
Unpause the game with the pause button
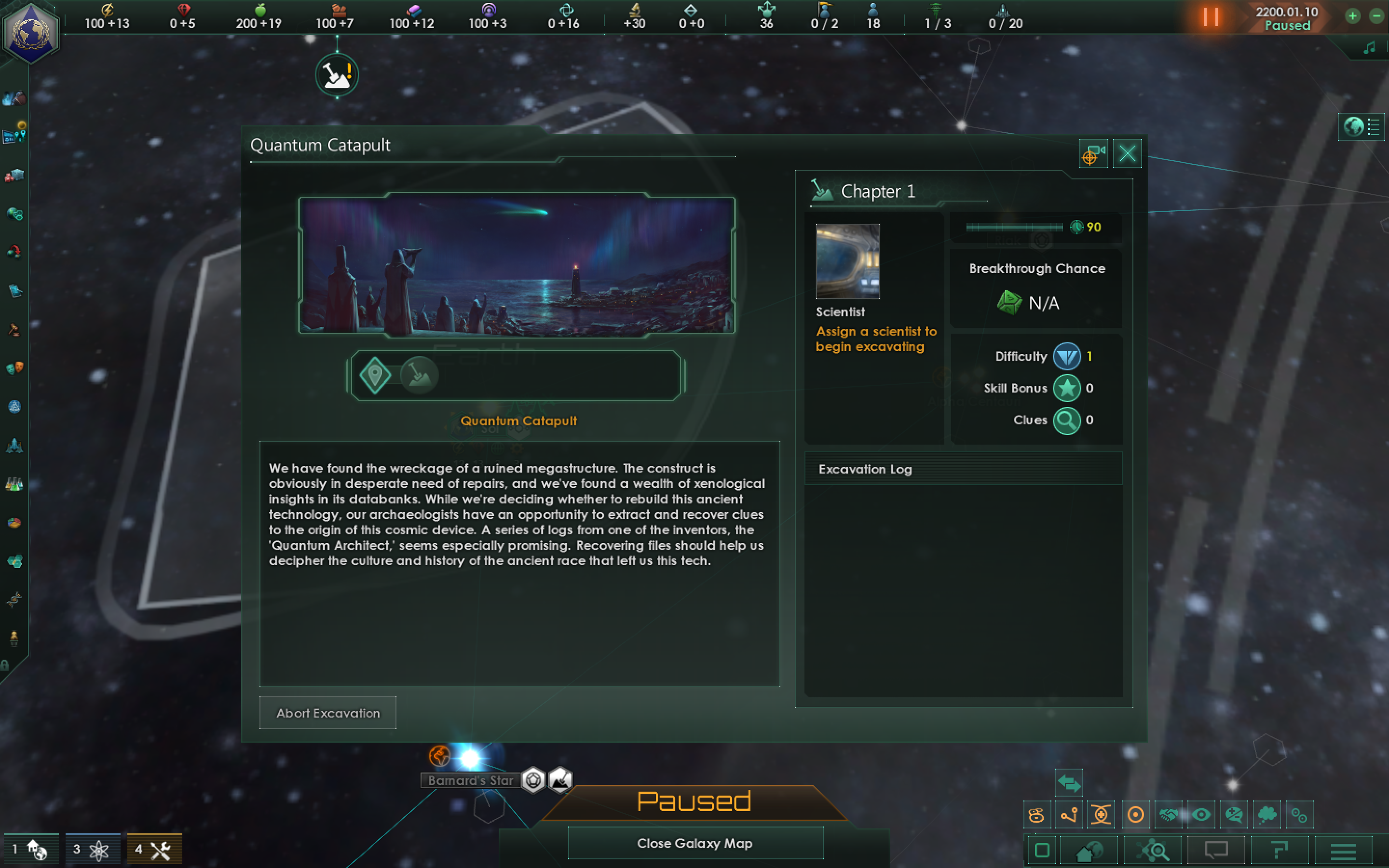tap(1212, 17)
